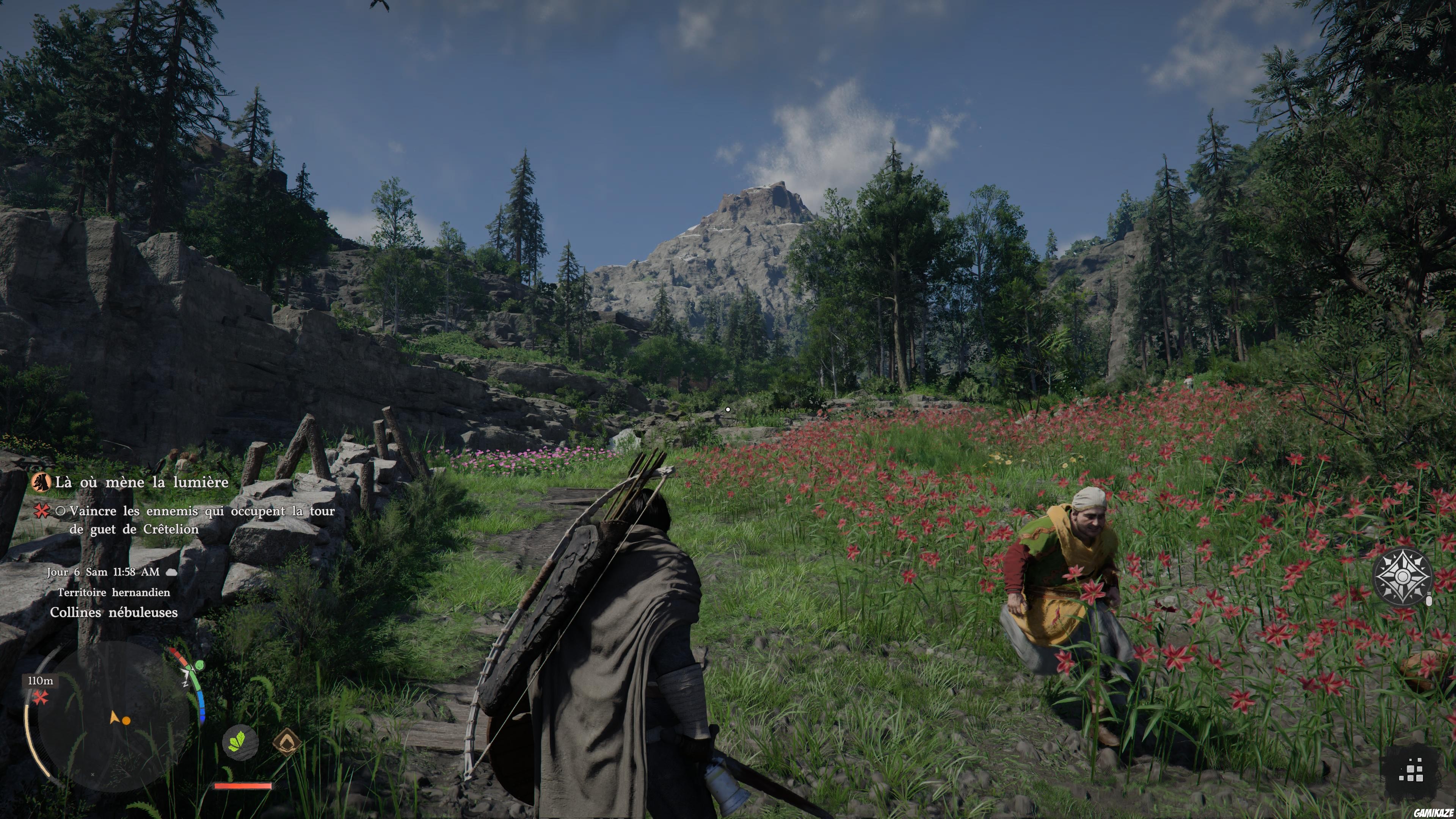Screen dimensions: 1456x819
Task: Click the red quest marker on minimap
Action: (40, 698)
